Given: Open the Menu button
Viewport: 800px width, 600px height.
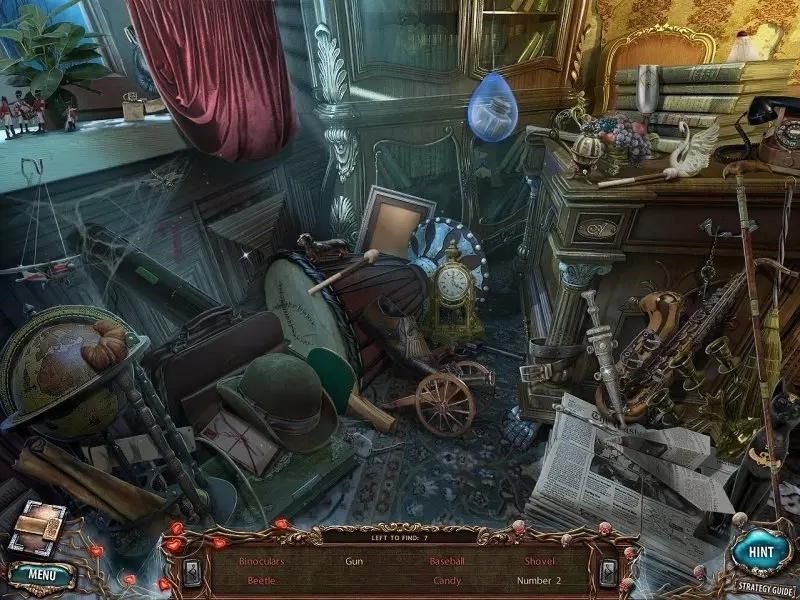Looking at the screenshot, I should click(41, 575).
